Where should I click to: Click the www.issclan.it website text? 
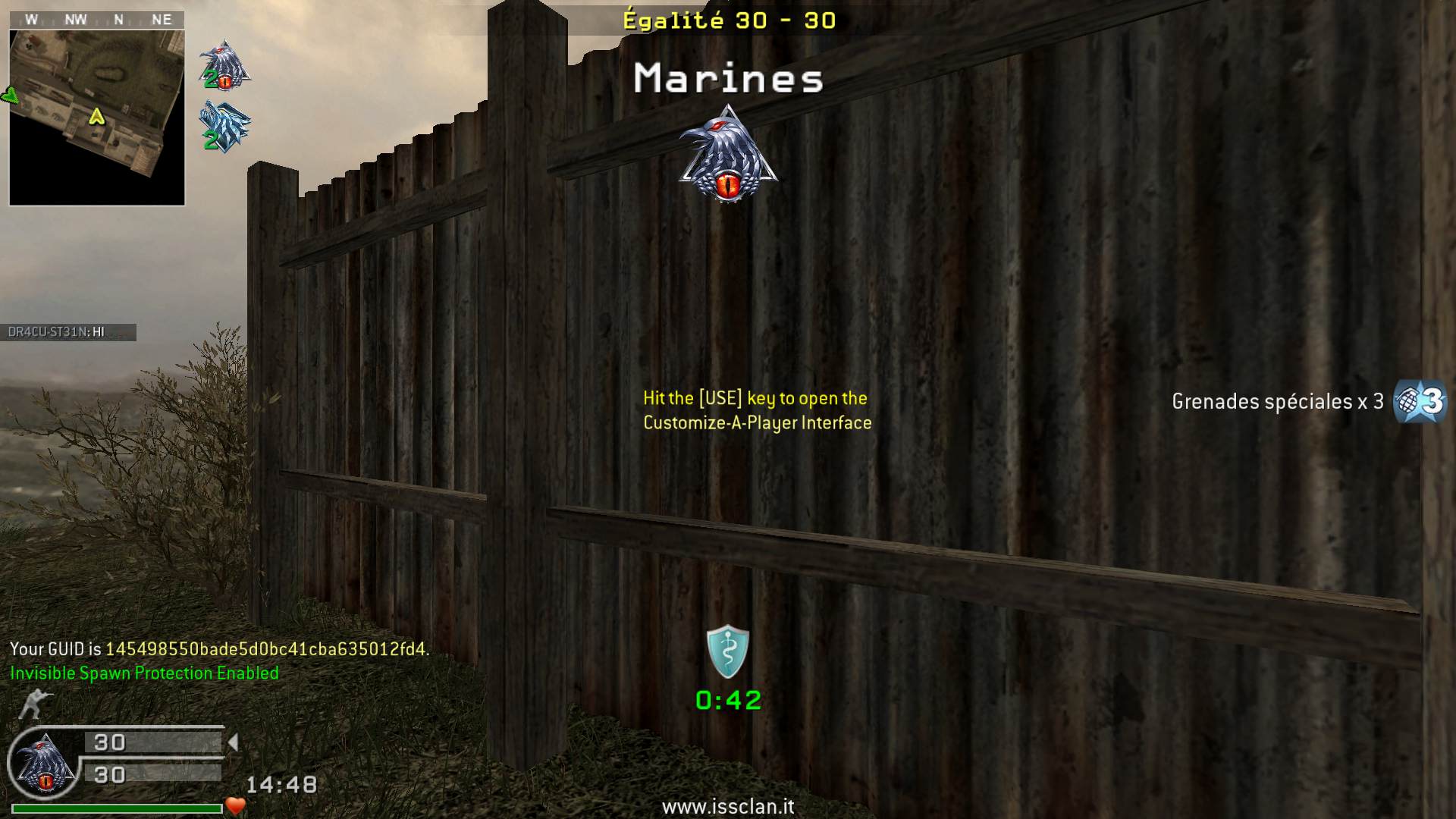[728, 807]
